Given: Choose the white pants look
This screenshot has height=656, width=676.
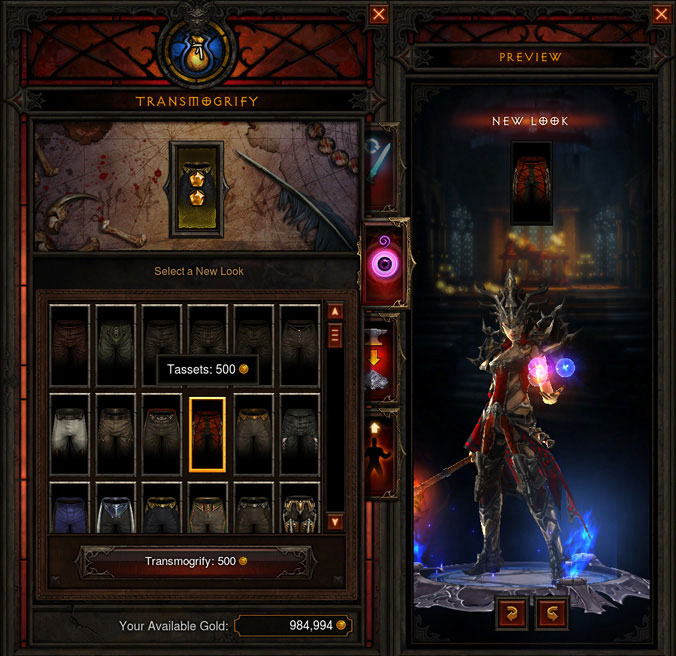Looking at the screenshot, I should click(x=72, y=432).
